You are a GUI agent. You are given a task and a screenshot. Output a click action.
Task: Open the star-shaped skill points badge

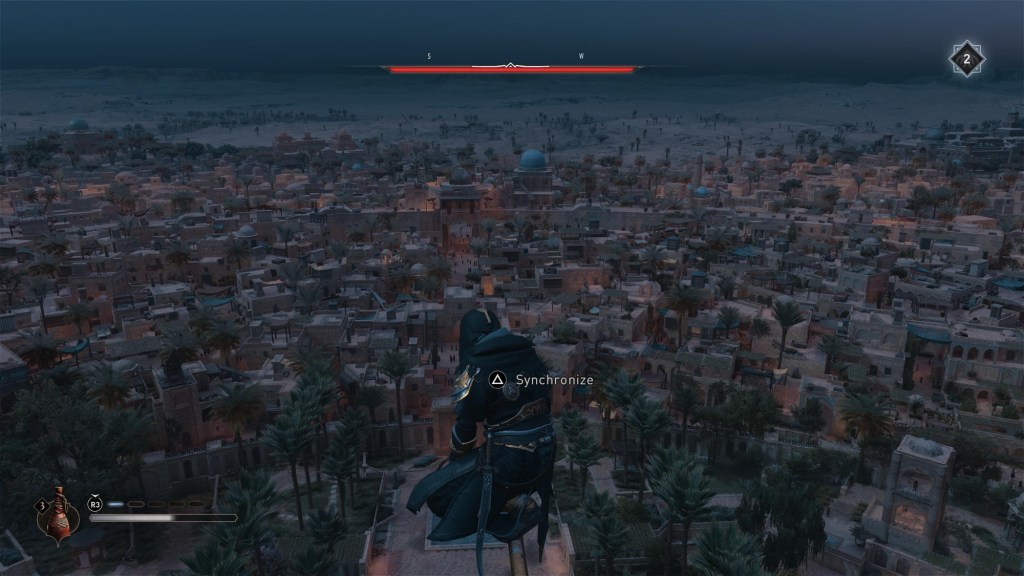(966, 59)
